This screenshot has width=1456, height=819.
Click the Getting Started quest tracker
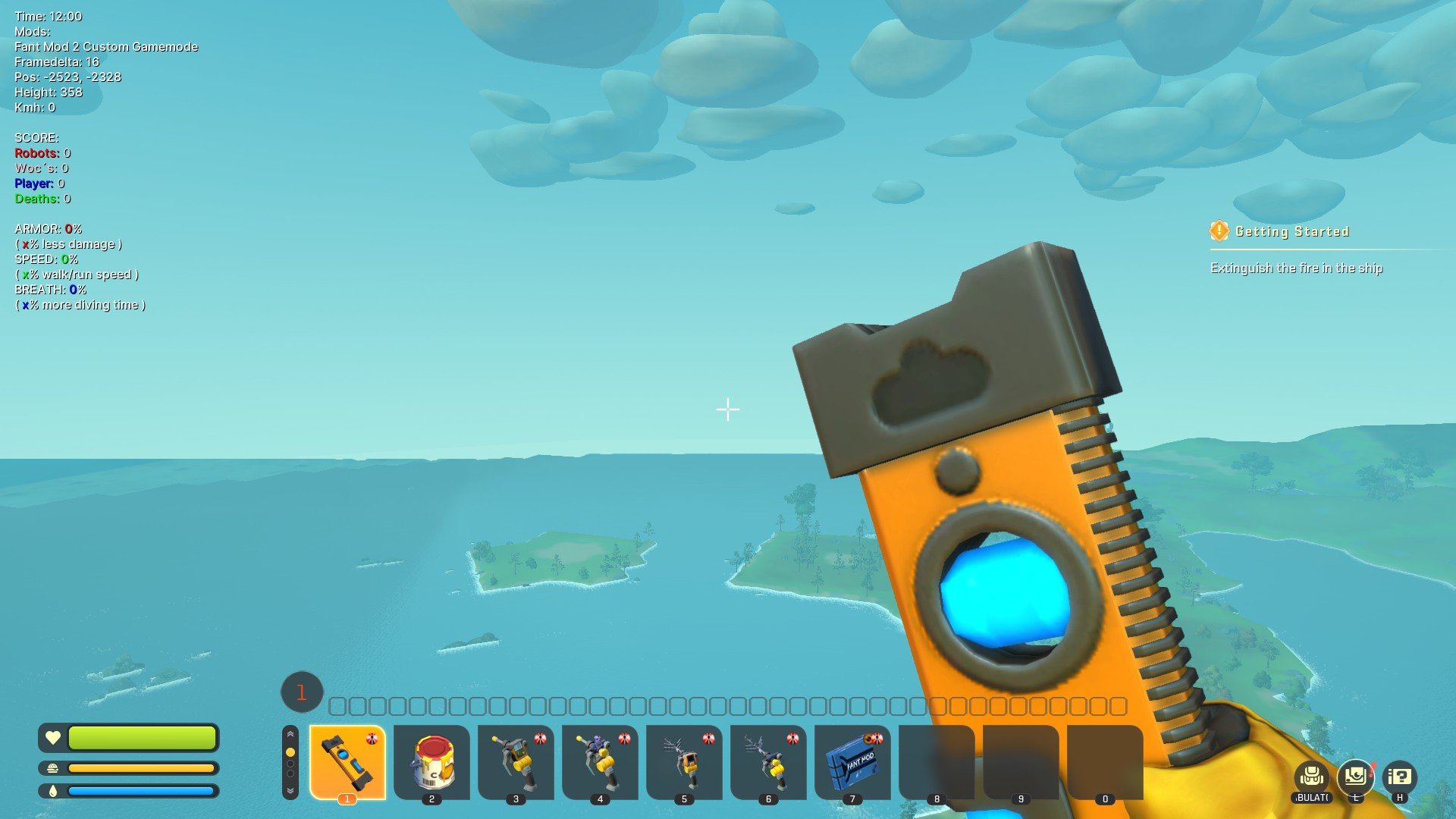pos(1291,231)
